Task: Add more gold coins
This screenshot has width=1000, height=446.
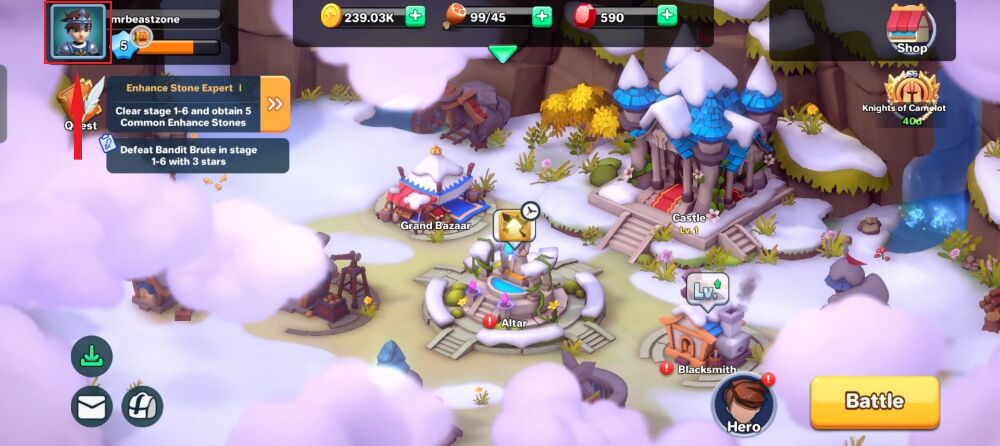Action: click(x=415, y=16)
